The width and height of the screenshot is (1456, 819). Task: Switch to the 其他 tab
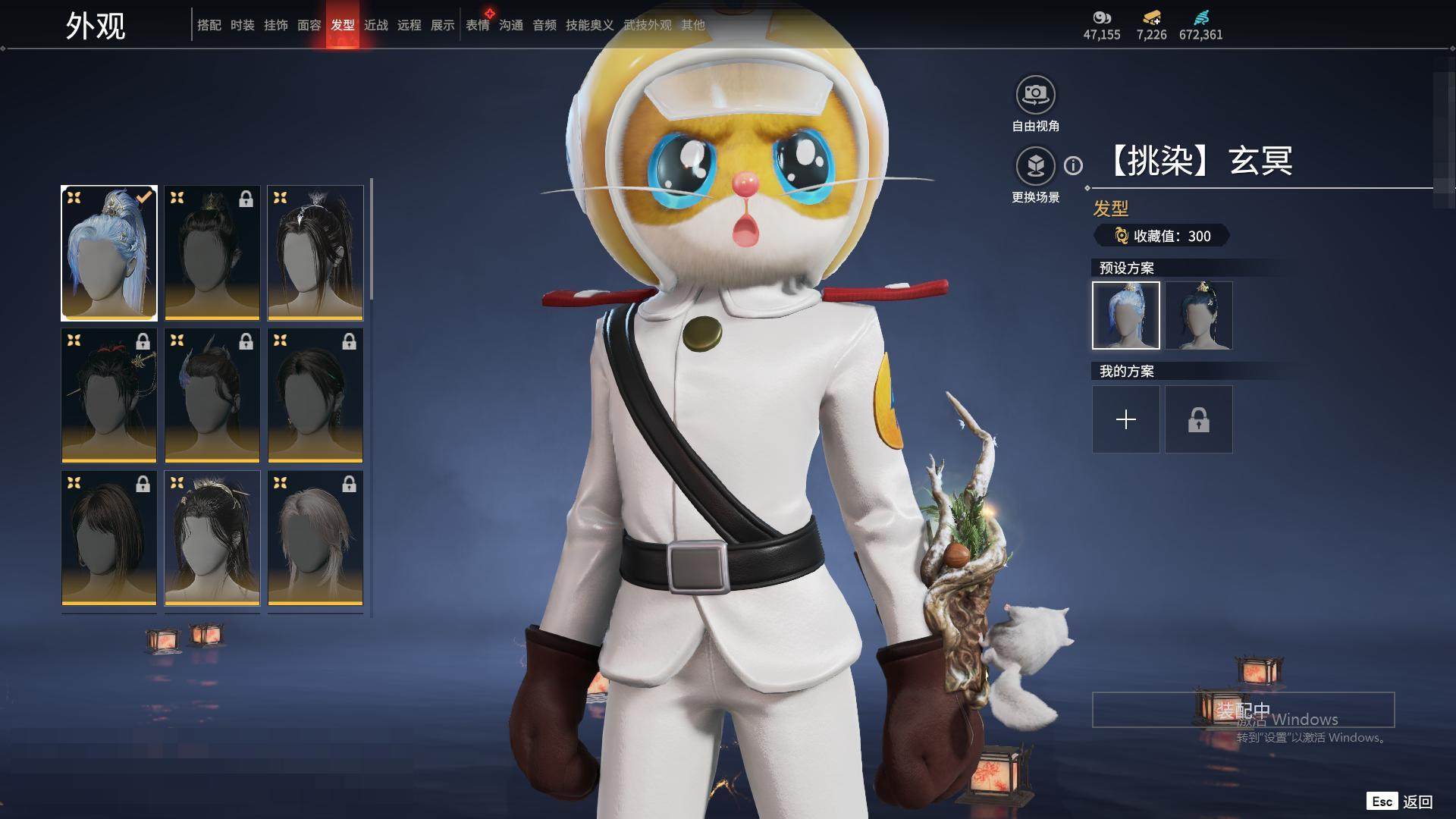tap(692, 25)
